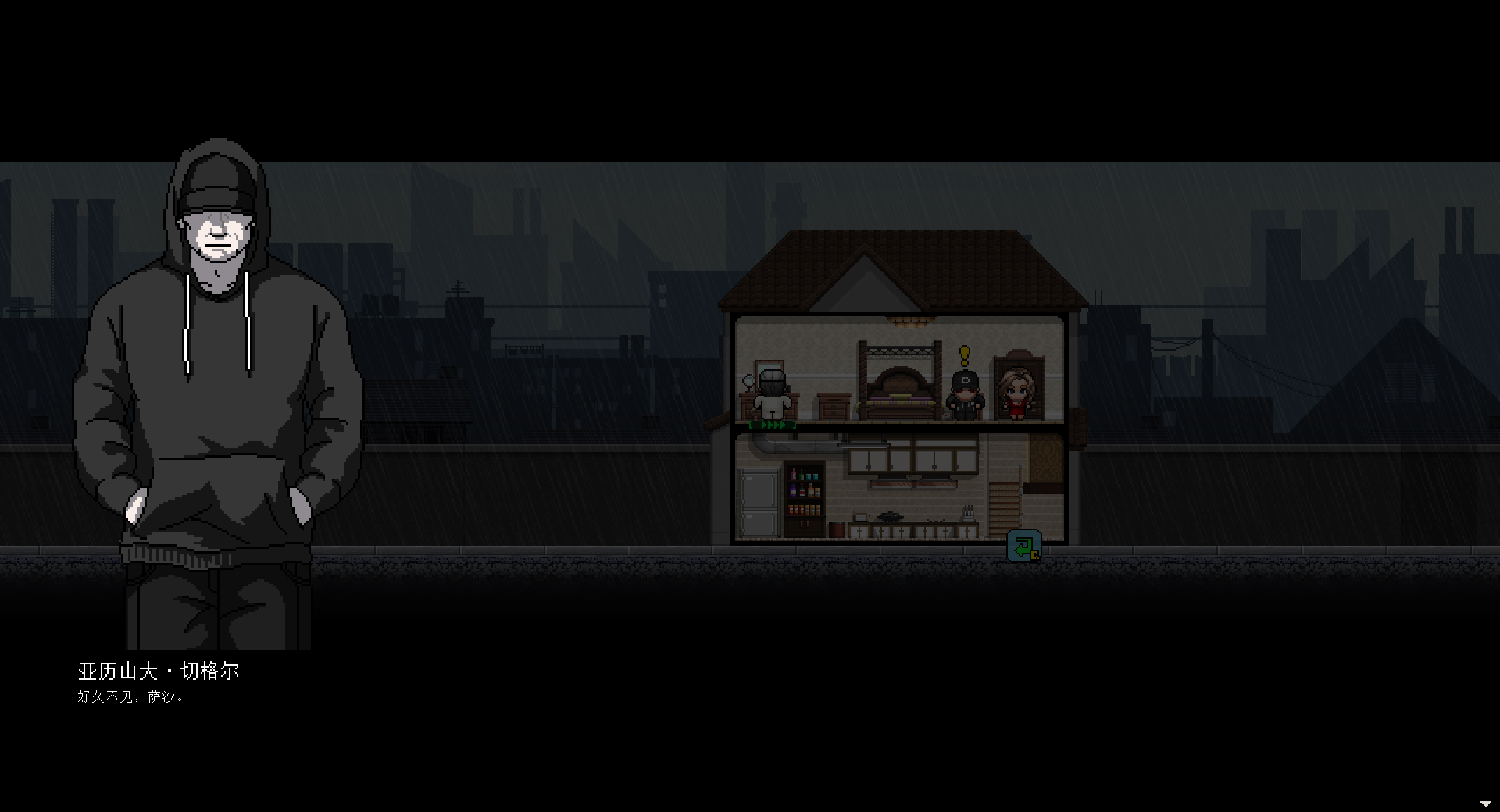Click the round hand mirror on the dresser
The height and width of the screenshot is (812, 1500).
[x=748, y=382]
